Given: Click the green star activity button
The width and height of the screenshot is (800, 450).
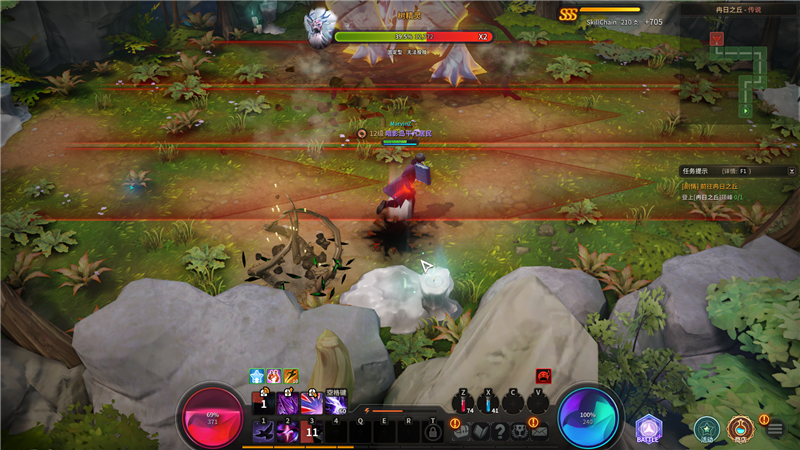Looking at the screenshot, I should (707, 429).
